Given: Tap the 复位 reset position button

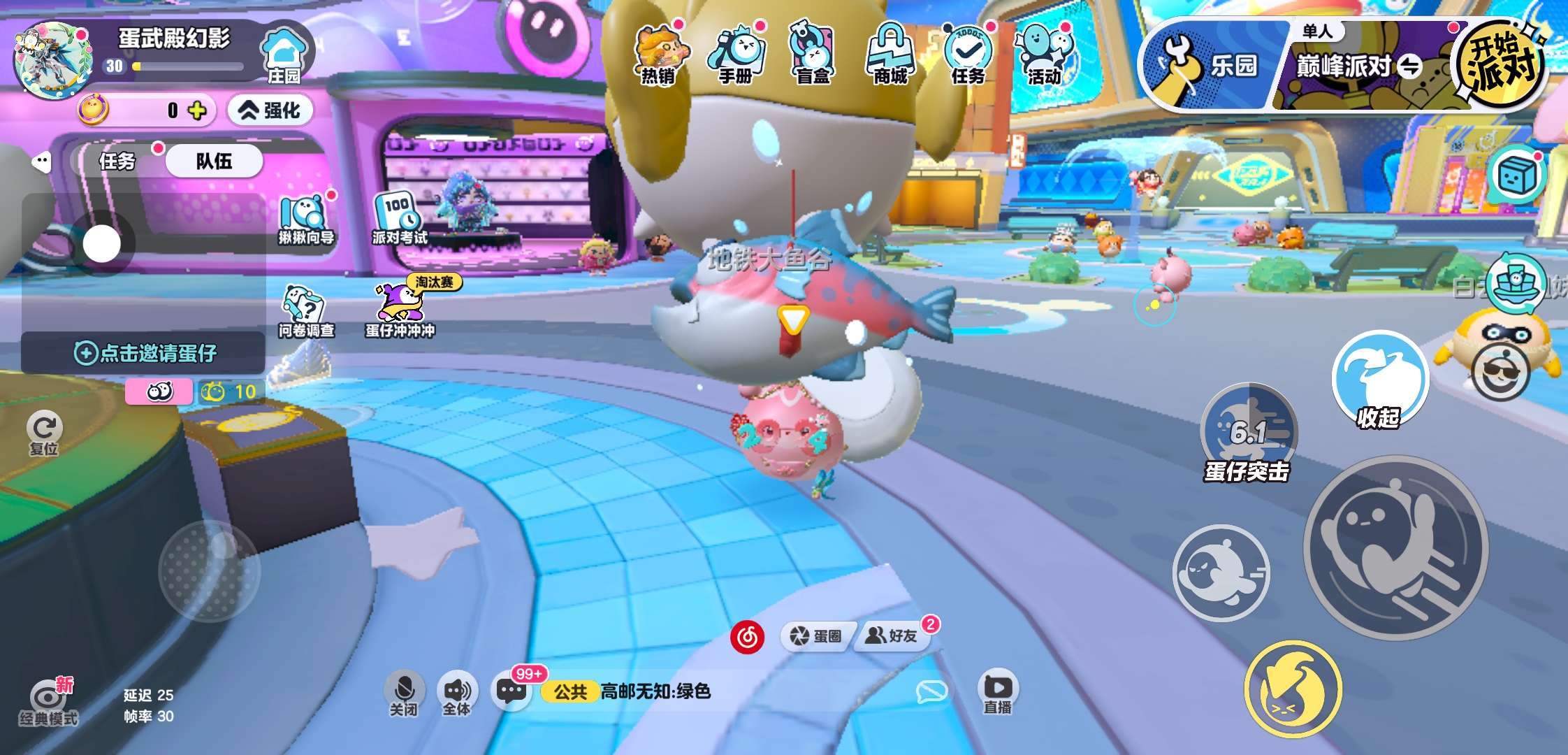Looking at the screenshot, I should [x=44, y=433].
